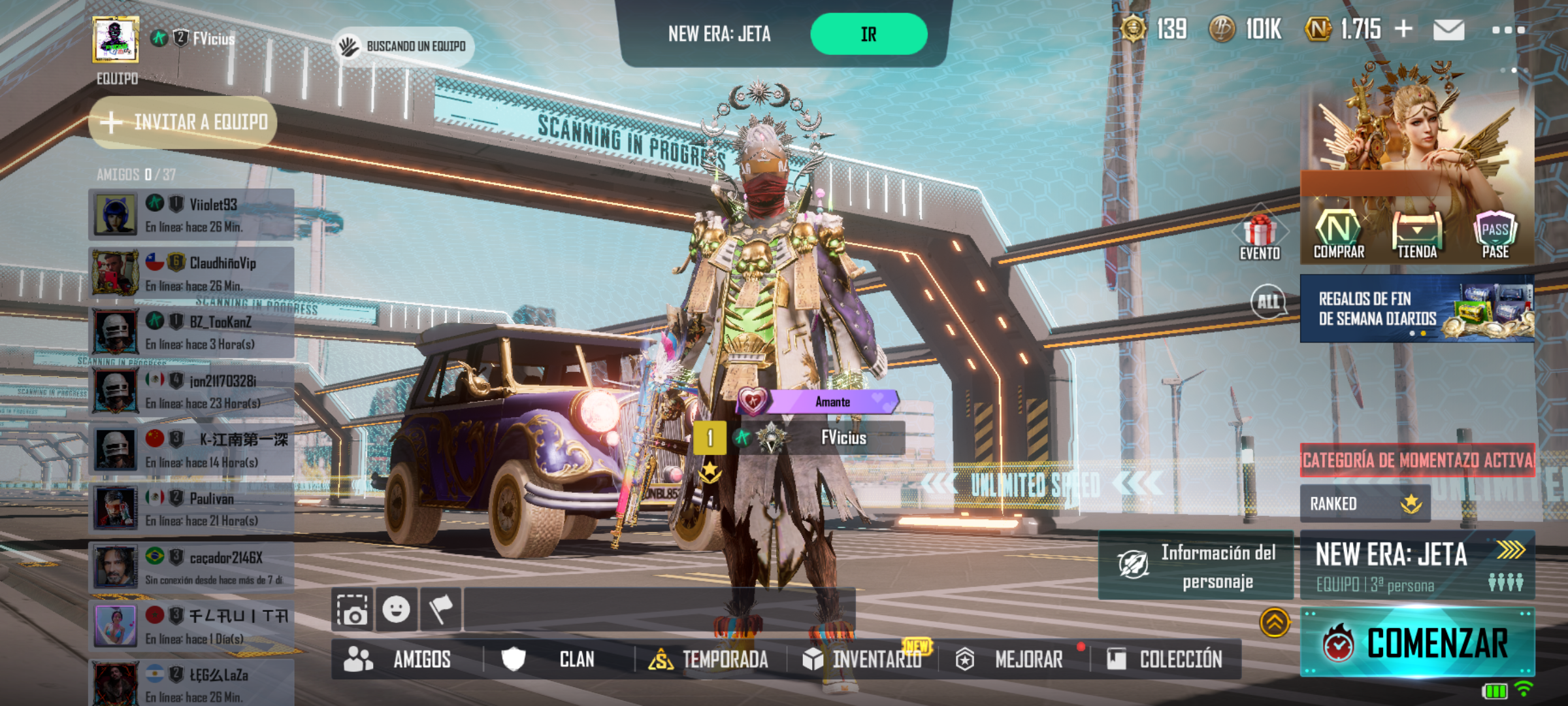Tap the green IR button
This screenshot has width=1568, height=706.
(868, 34)
